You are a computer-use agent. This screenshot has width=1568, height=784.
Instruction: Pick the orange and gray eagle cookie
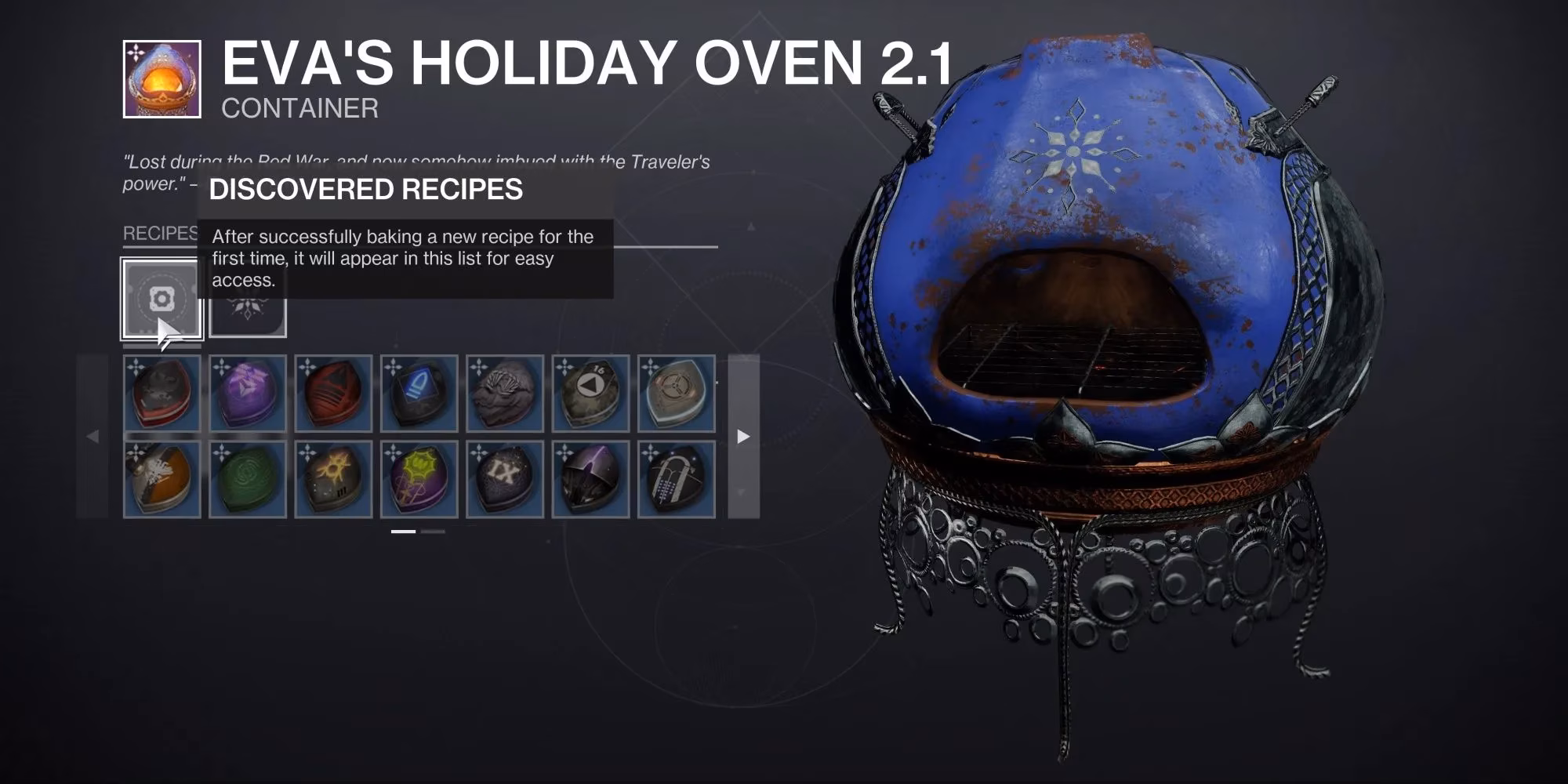pos(162,479)
